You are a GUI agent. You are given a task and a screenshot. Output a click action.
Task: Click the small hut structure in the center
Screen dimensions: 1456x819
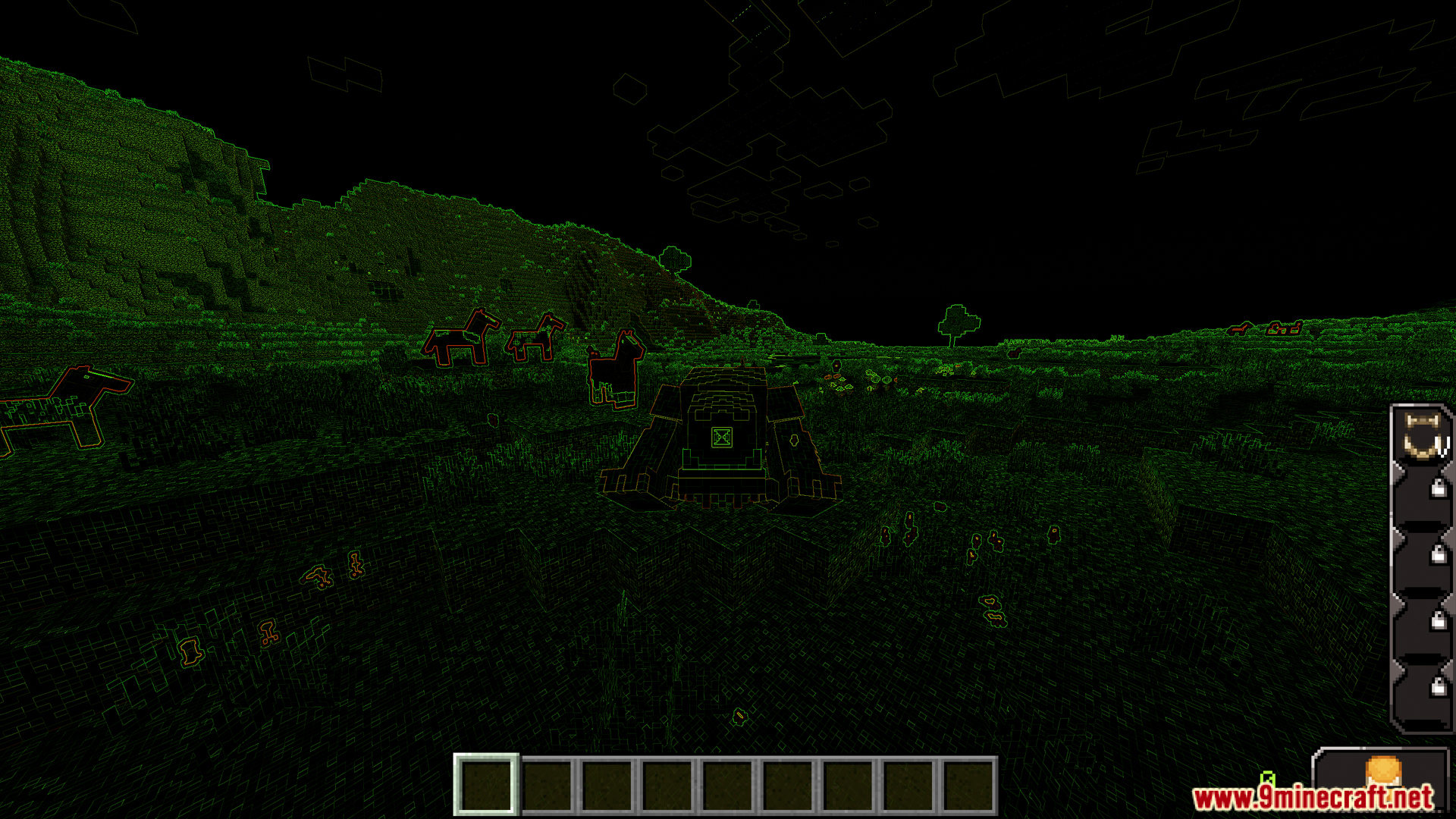coord(720,440)
